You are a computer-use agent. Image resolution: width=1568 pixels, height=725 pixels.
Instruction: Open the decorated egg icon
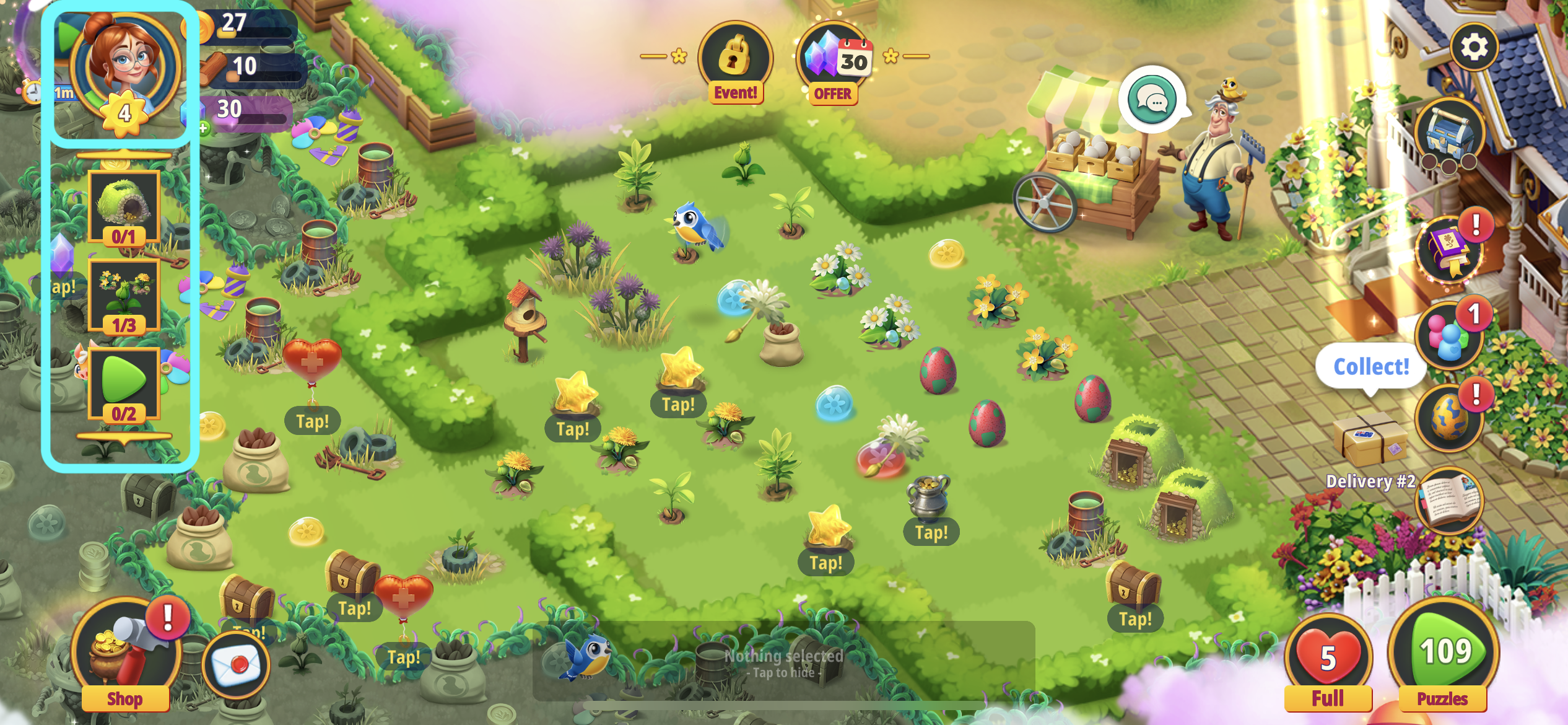(x=1449, y=418)
